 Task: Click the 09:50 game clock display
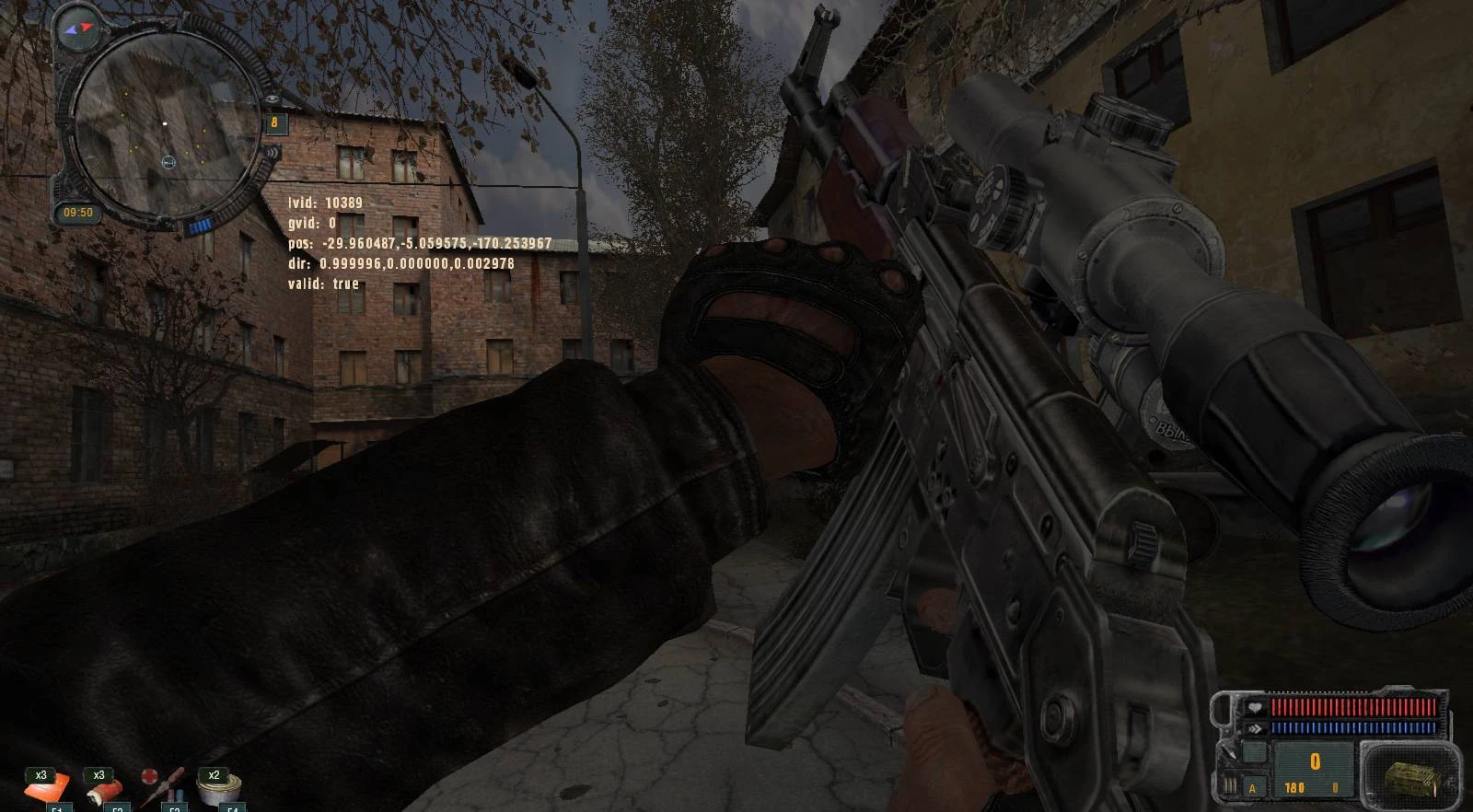pyautogui.click(x=77, y=211)
